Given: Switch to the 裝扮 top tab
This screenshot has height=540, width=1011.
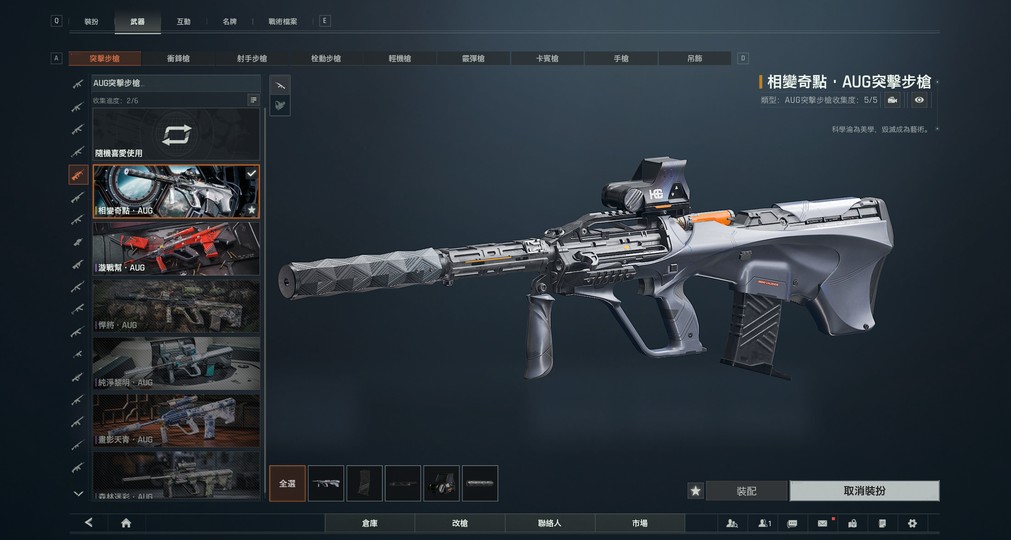Looking at the screenshot, I should tap(91, 21).
